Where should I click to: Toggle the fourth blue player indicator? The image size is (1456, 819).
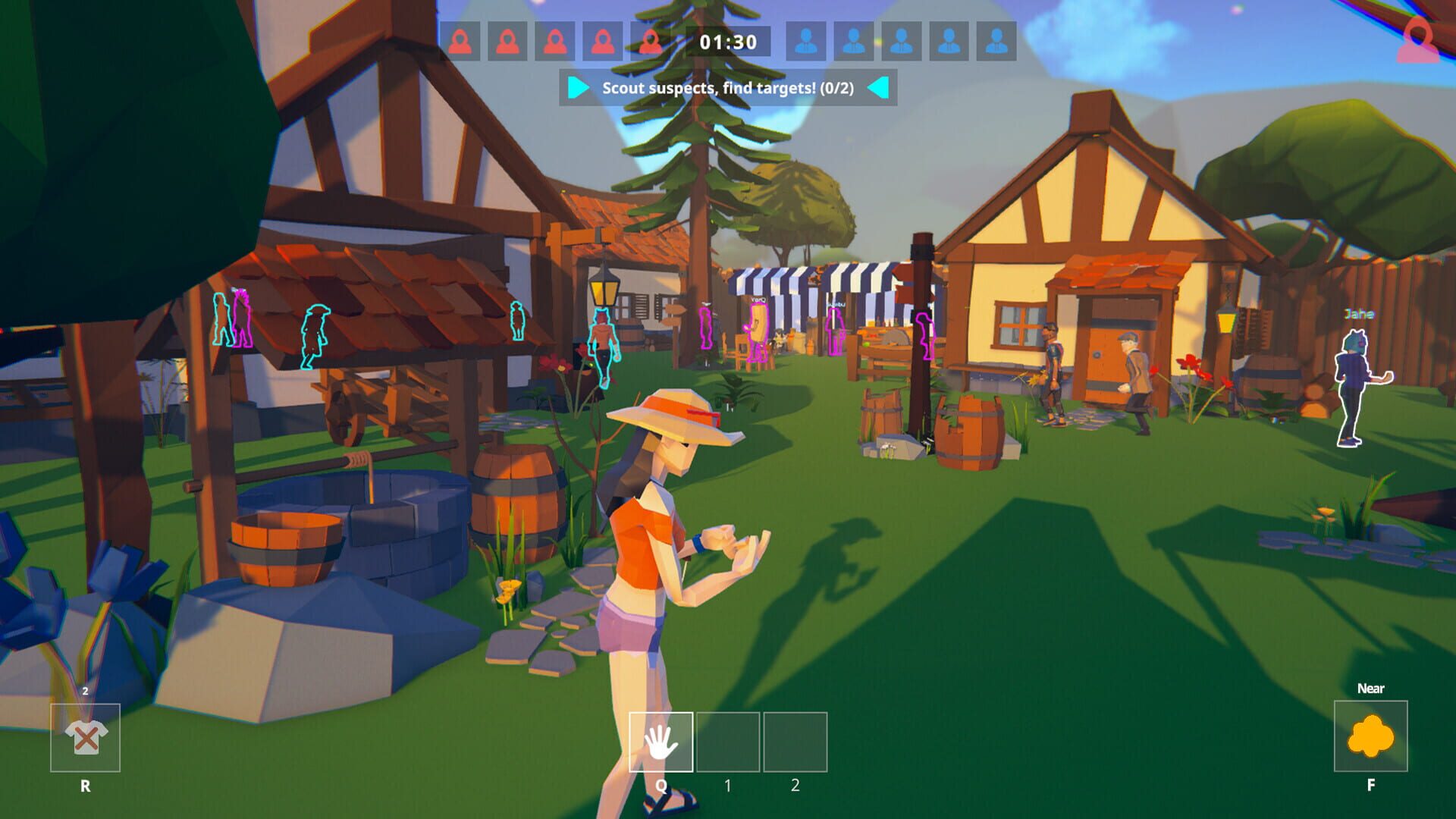click(951, 39)
